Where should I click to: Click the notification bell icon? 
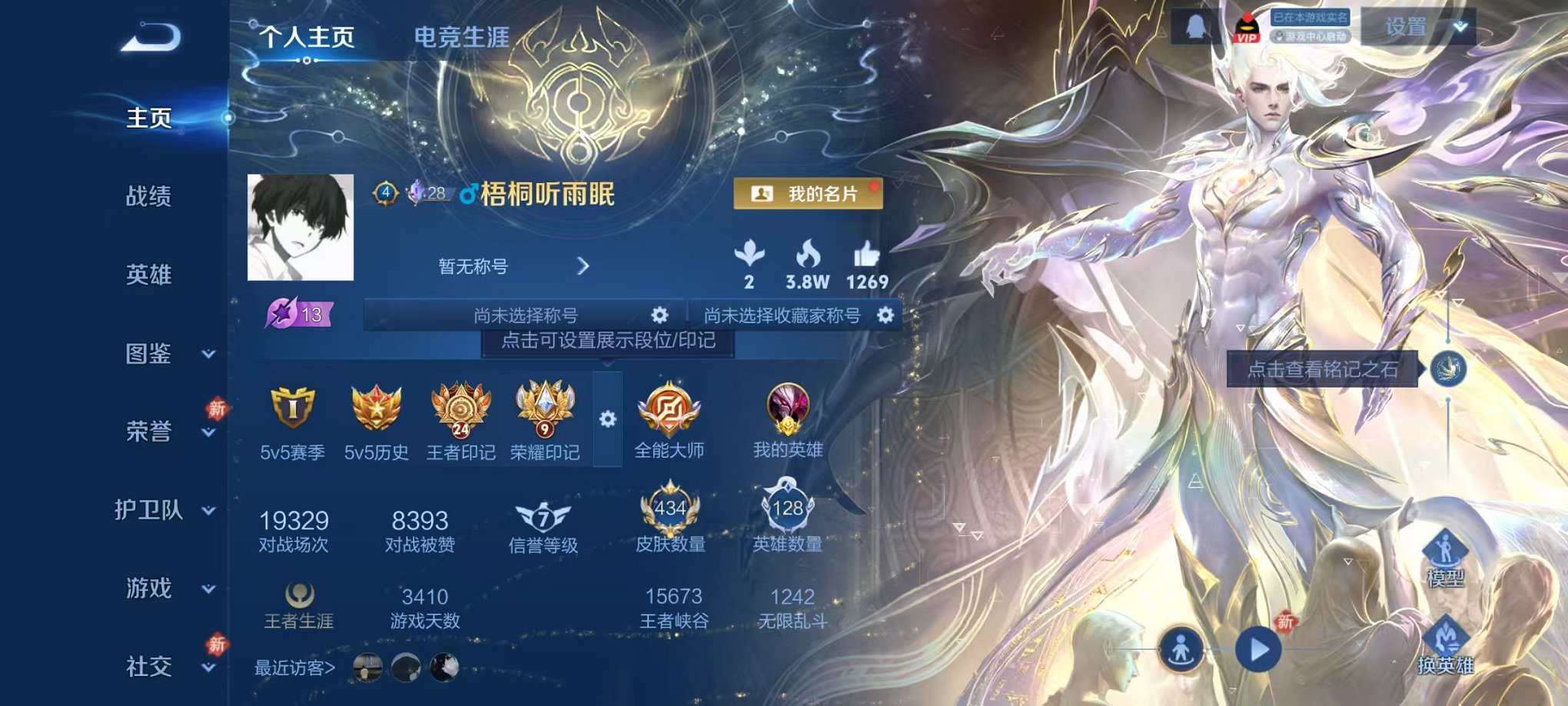(1194, 27)
